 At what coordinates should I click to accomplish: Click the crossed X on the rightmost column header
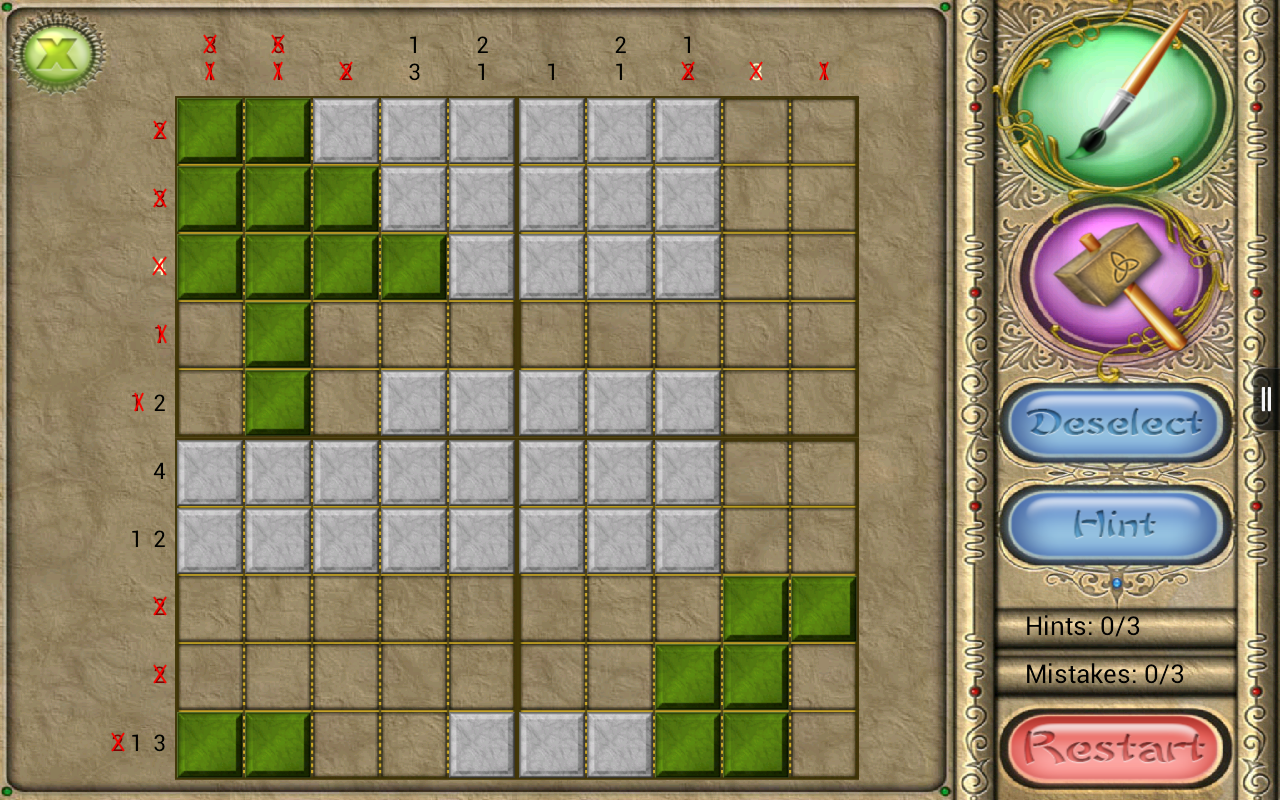click(x=823, y=71)
